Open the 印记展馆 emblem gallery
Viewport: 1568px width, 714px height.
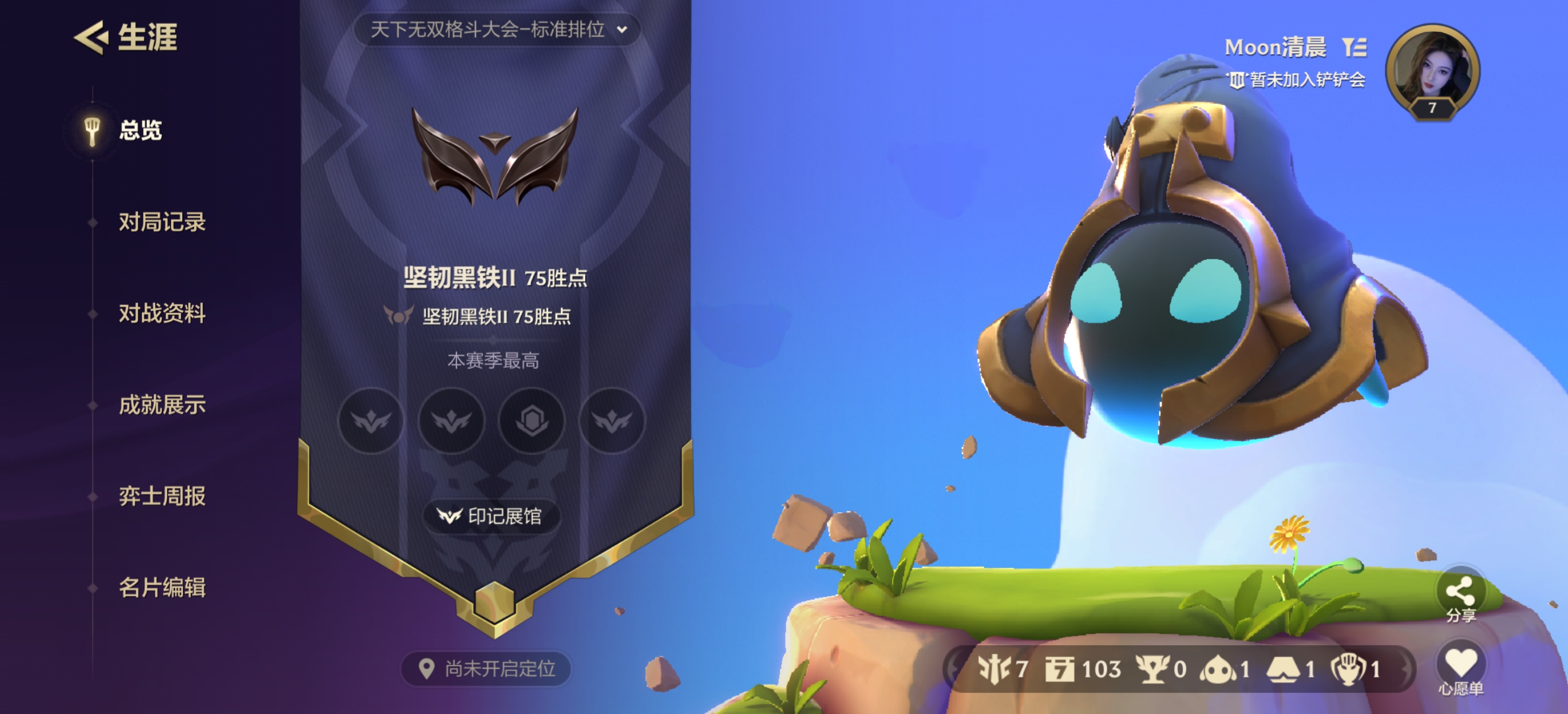(491, 517)
